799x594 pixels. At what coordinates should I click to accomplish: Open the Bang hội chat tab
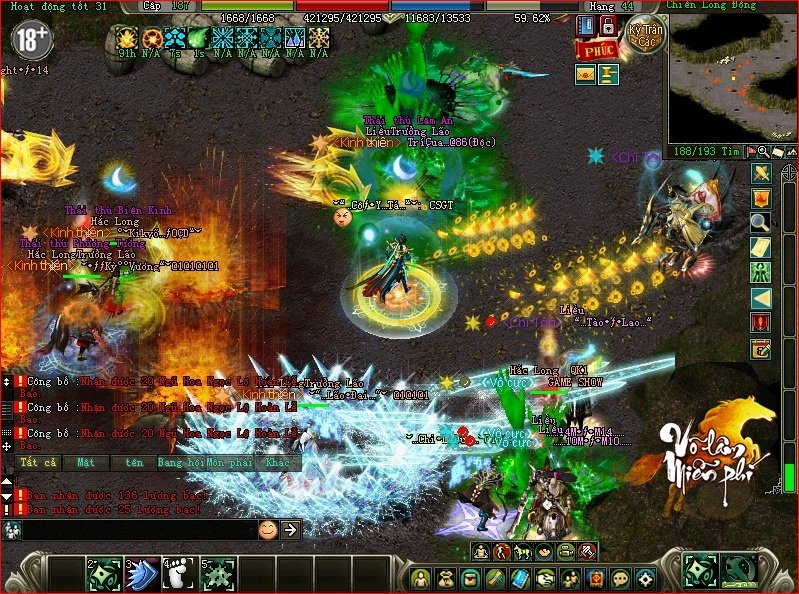pyautogui.click(x=181, y=463)
